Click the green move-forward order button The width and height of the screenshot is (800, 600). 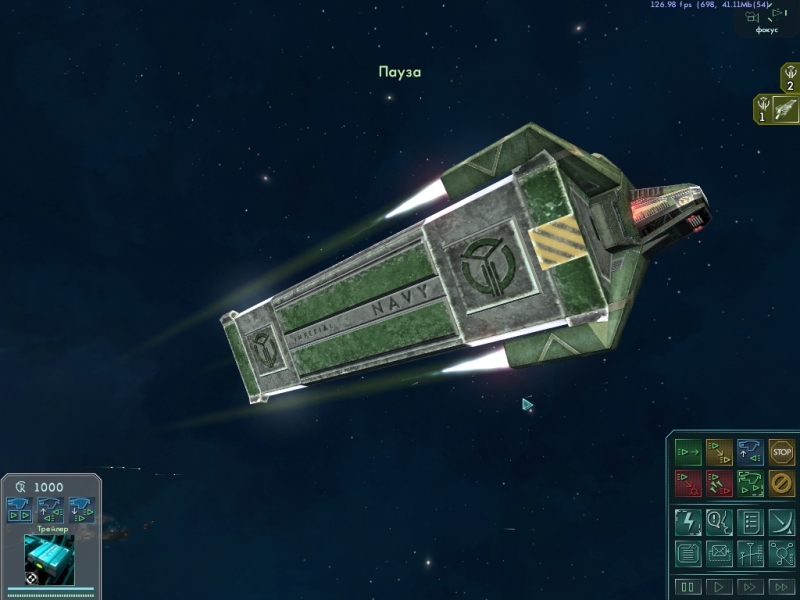pos(688,452)
